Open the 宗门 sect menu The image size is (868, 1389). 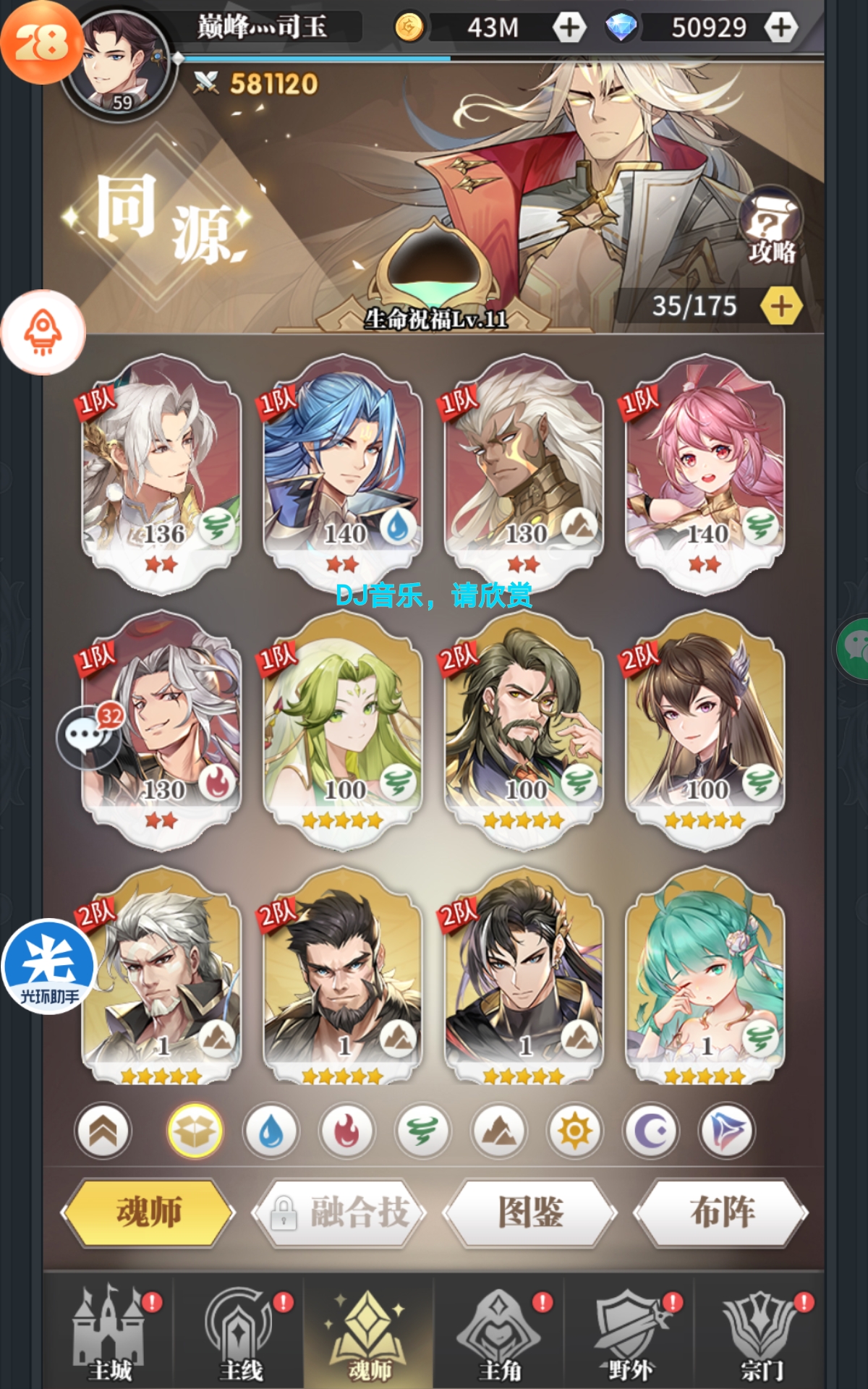(761, 1335)
